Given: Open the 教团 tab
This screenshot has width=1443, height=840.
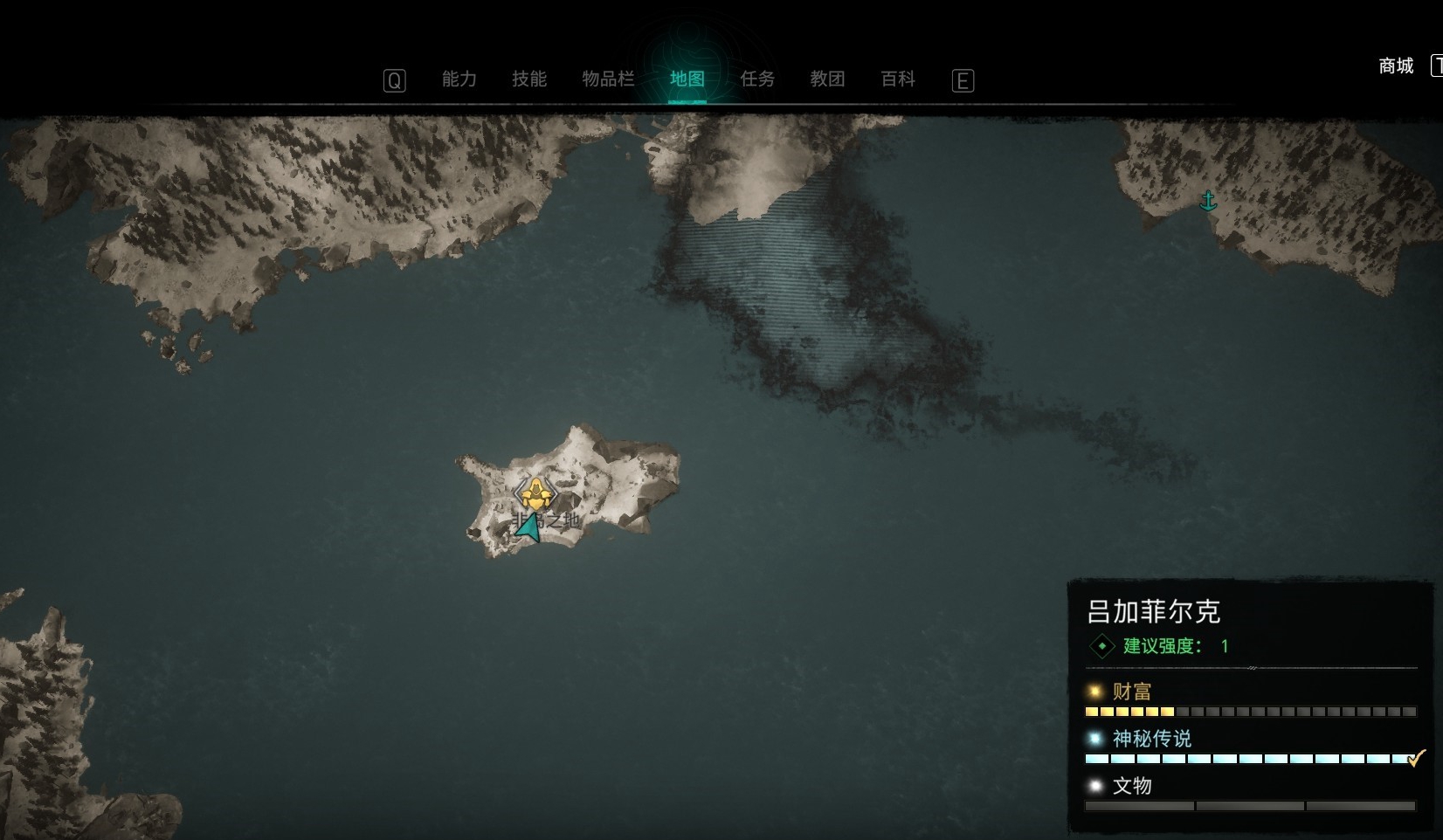Looking at the screenshot, I should pos(827,79).
